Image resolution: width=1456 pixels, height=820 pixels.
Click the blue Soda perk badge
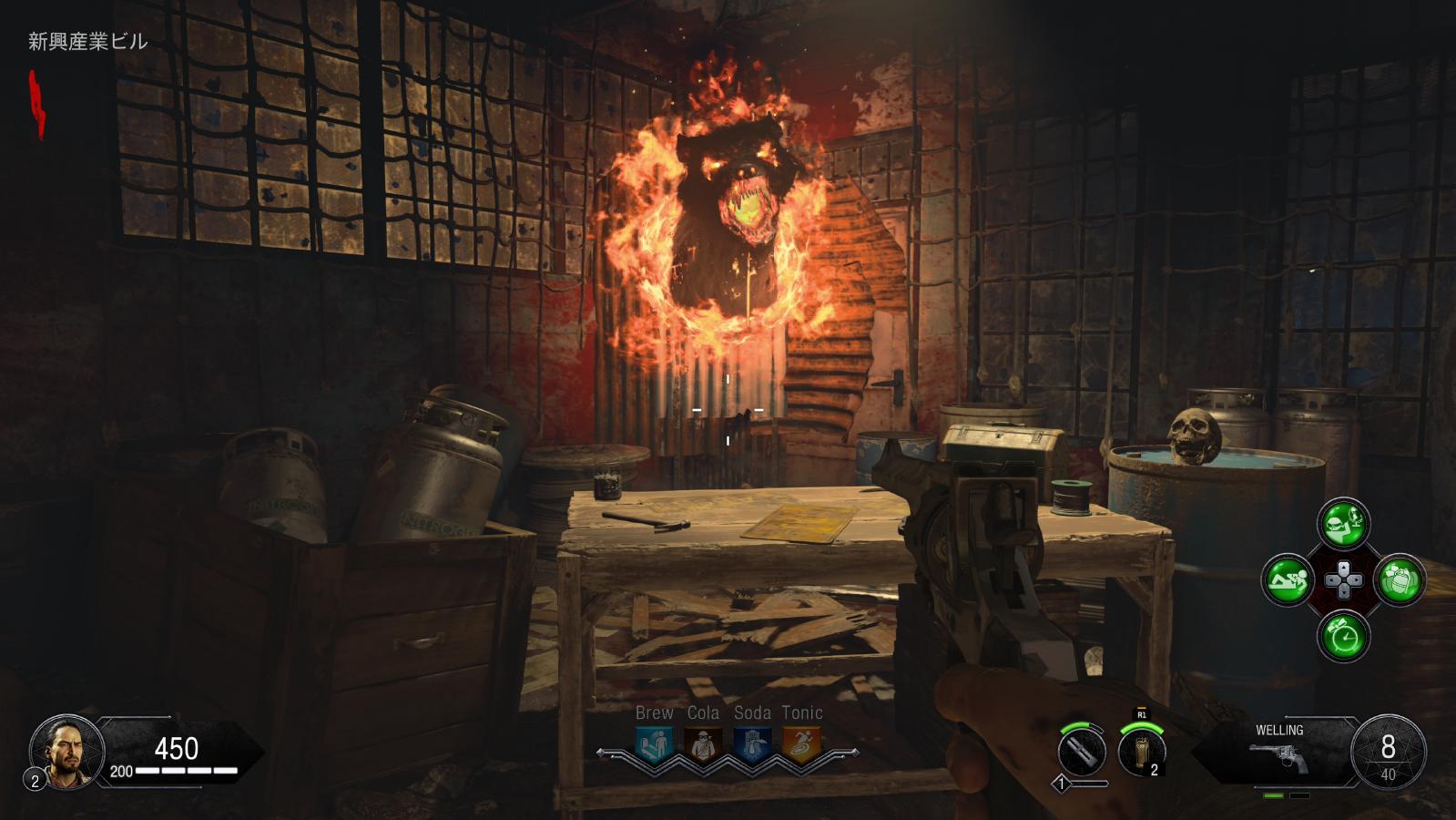pyautogui.click(x=752, y=745)
